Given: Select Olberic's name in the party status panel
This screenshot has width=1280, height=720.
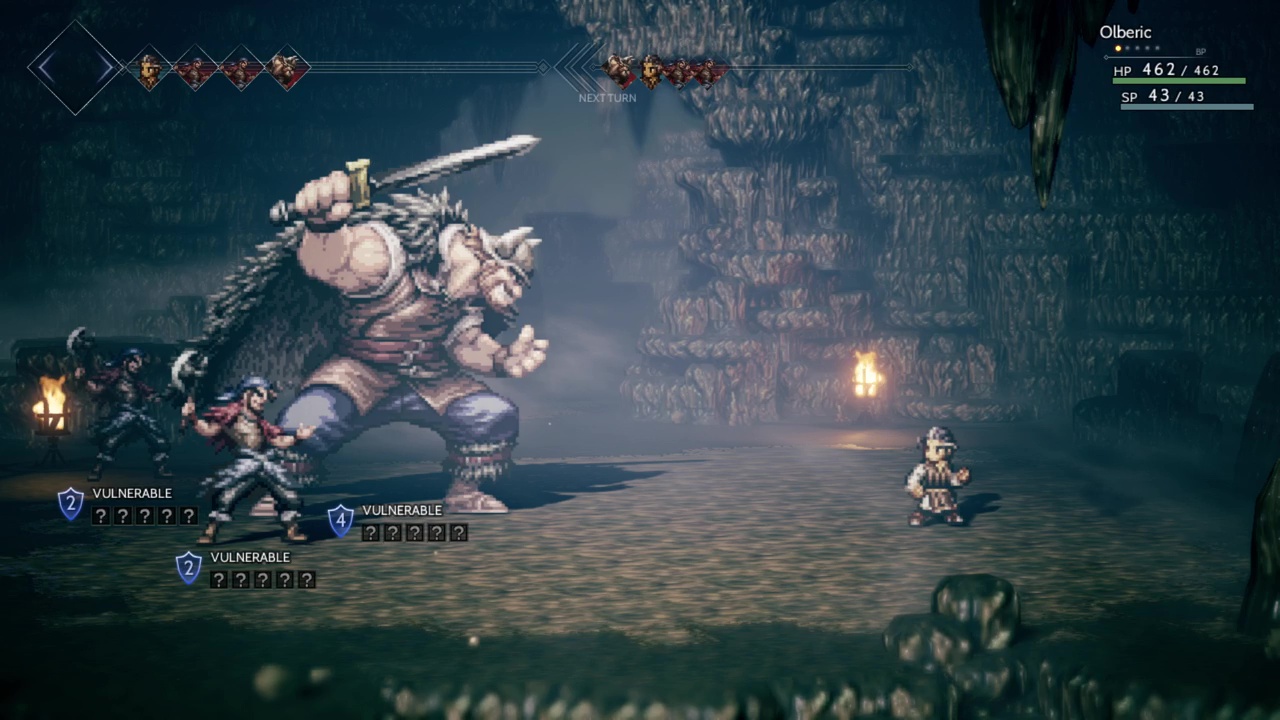Looking at the screenshot, I should [1125, 32].
